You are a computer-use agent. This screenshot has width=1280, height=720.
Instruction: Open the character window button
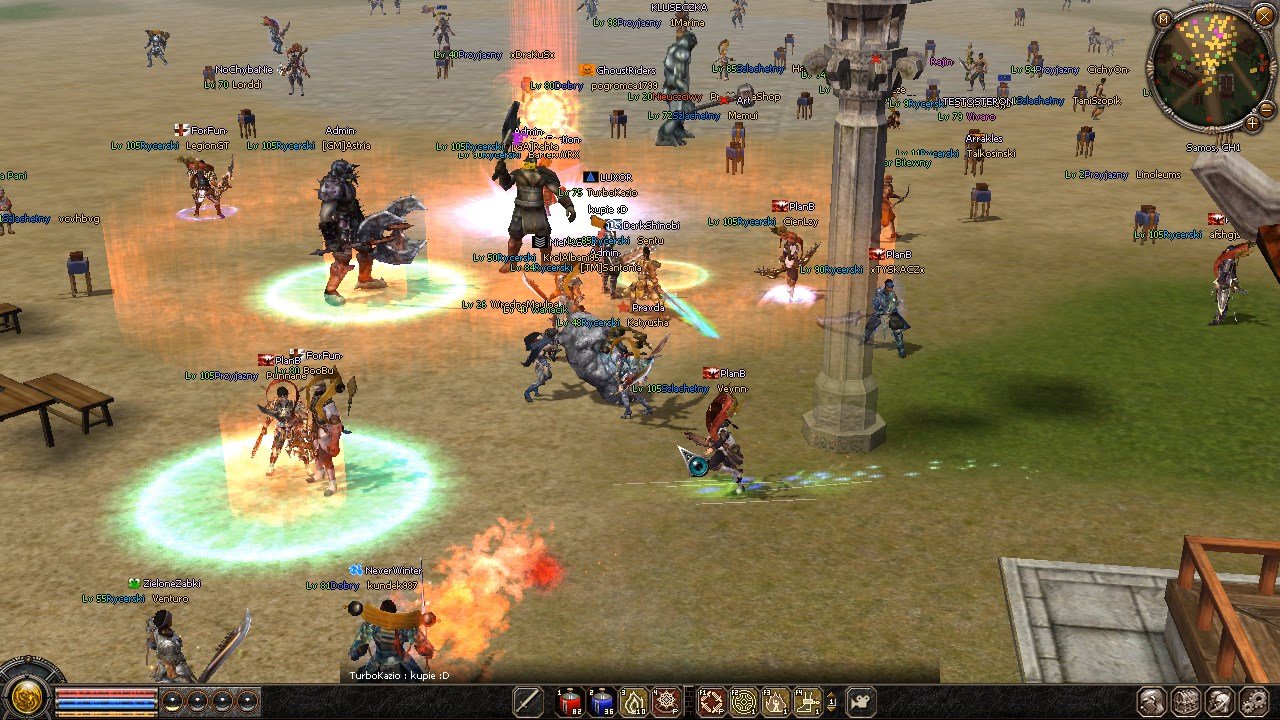[x=1153, y=702]
